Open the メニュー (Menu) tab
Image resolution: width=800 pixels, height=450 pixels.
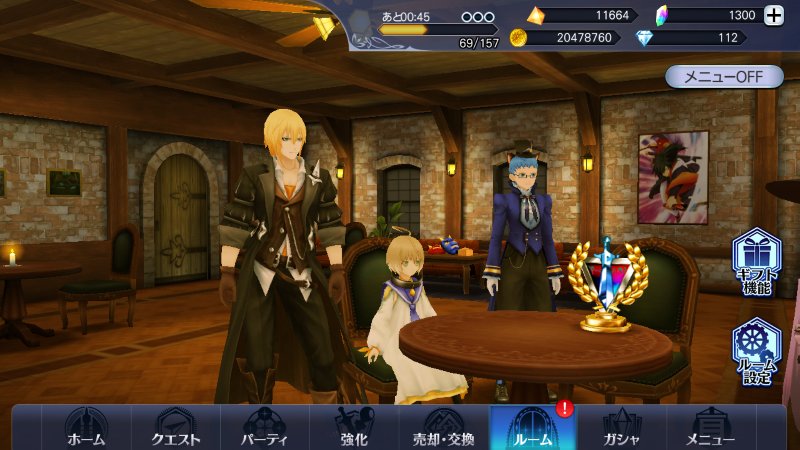(711, 427)
